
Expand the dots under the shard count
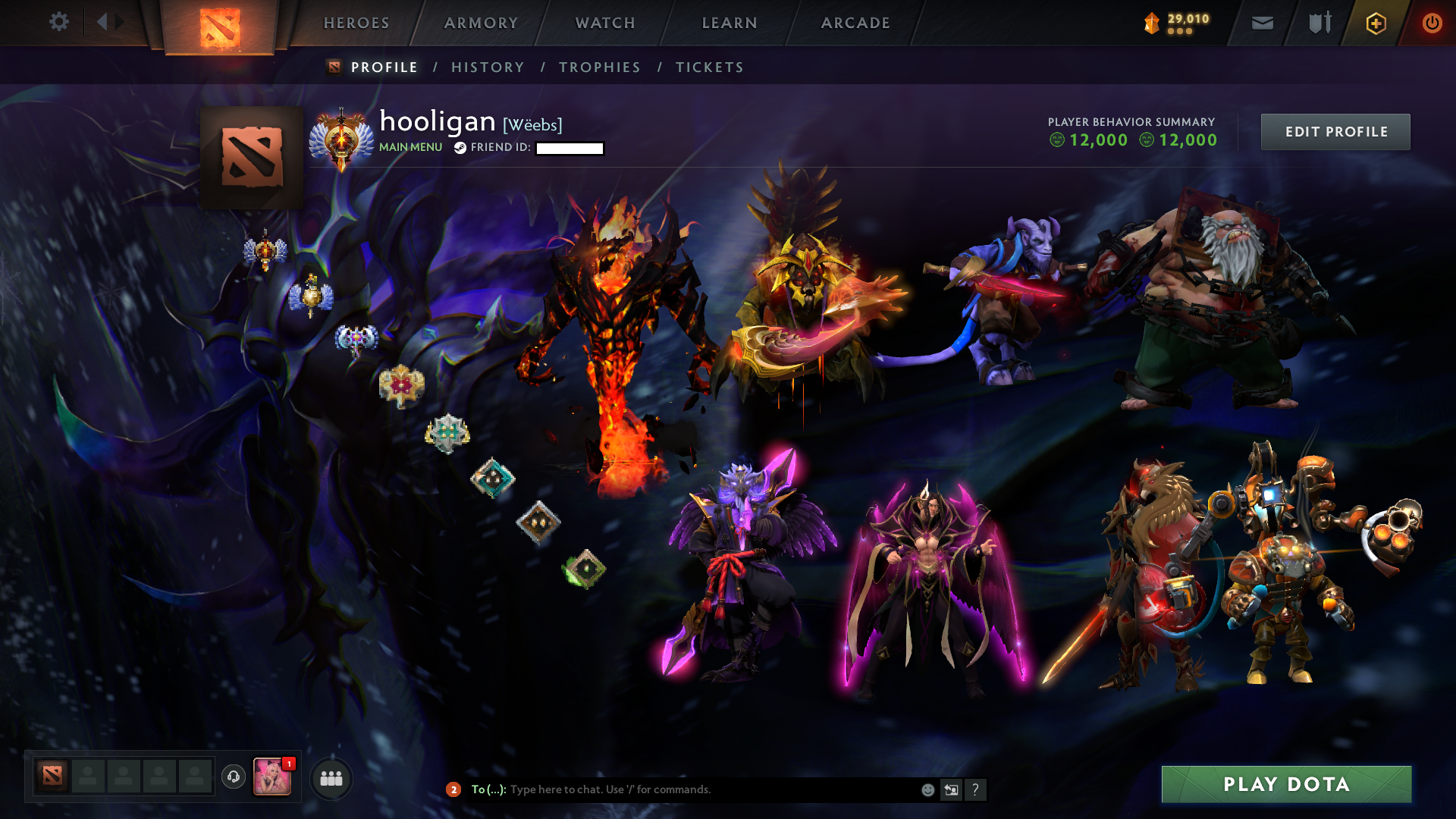point(1178,32)
